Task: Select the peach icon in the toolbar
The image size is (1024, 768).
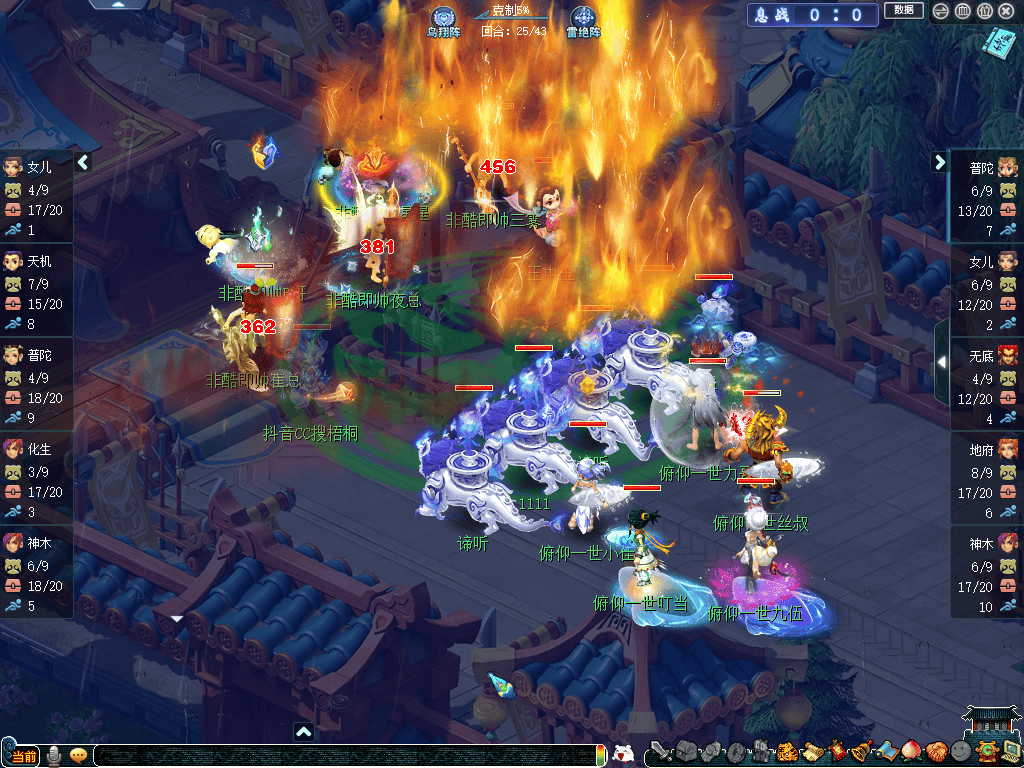Action: click(x=910, y=751)
